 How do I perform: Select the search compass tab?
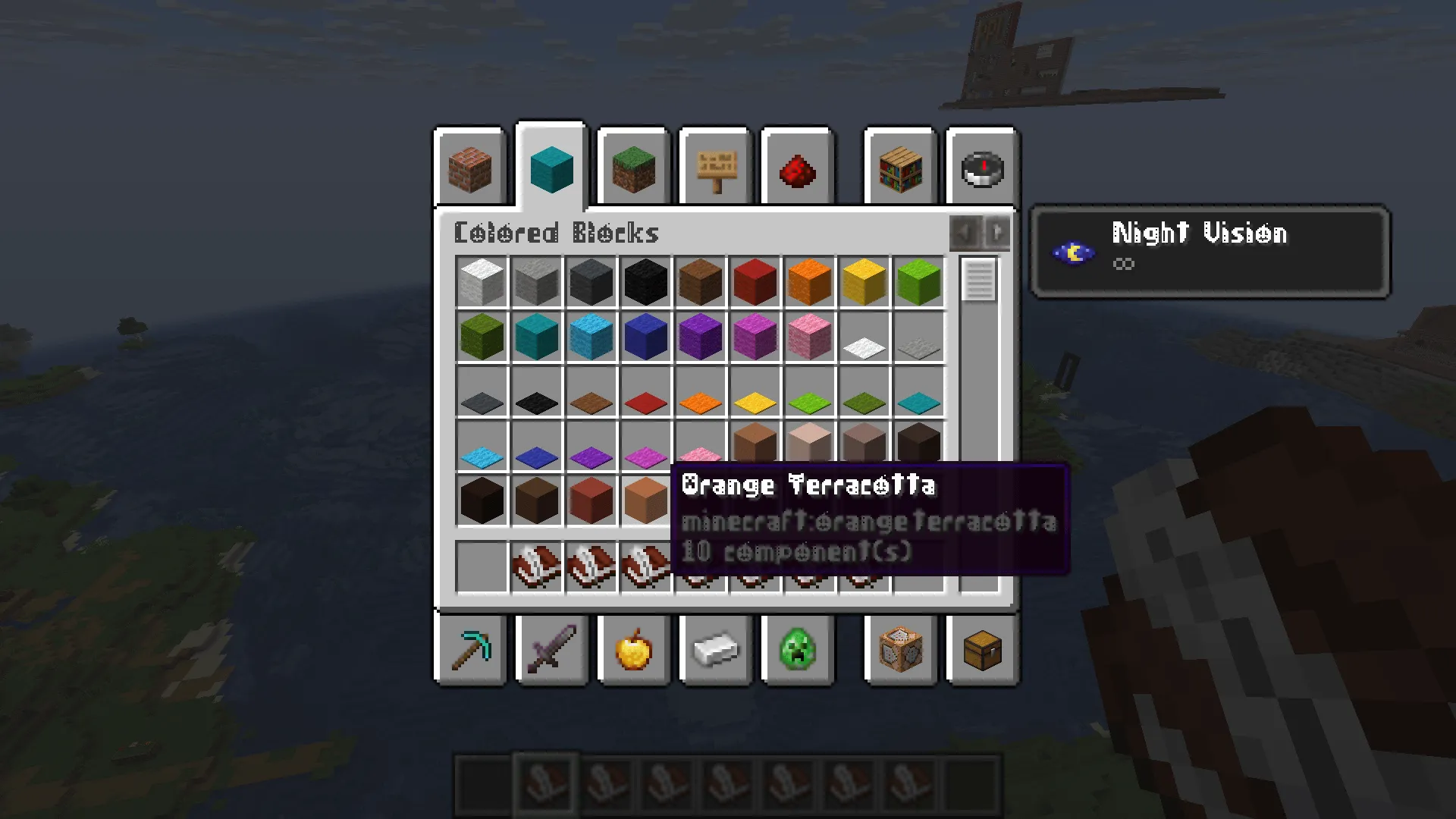click(981, 168)
